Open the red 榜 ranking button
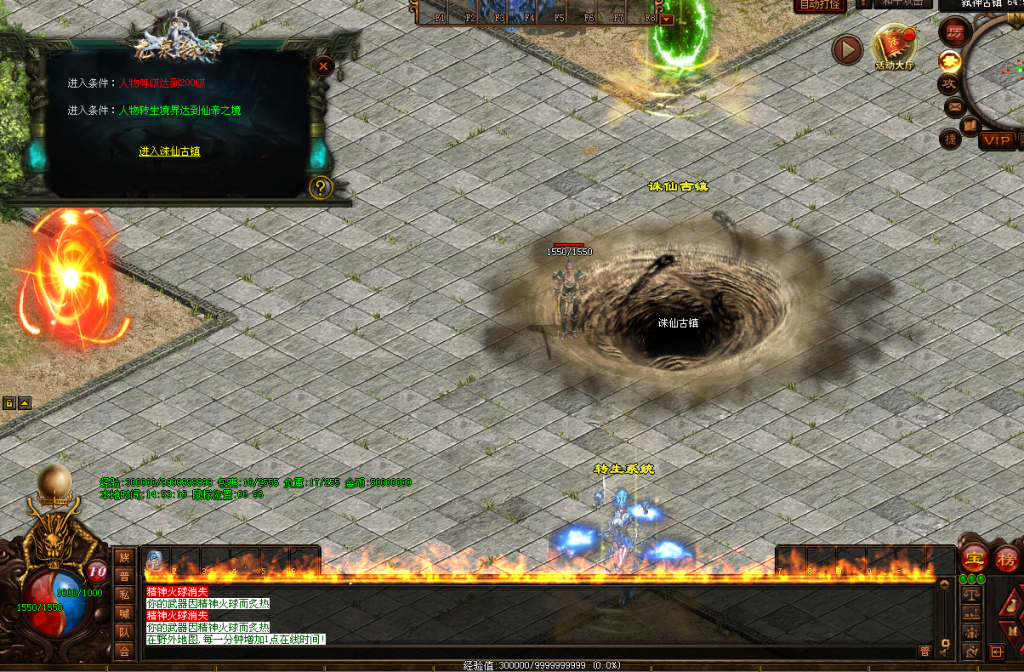This screenshot has width=1024, height=672. coord(1007,559)
